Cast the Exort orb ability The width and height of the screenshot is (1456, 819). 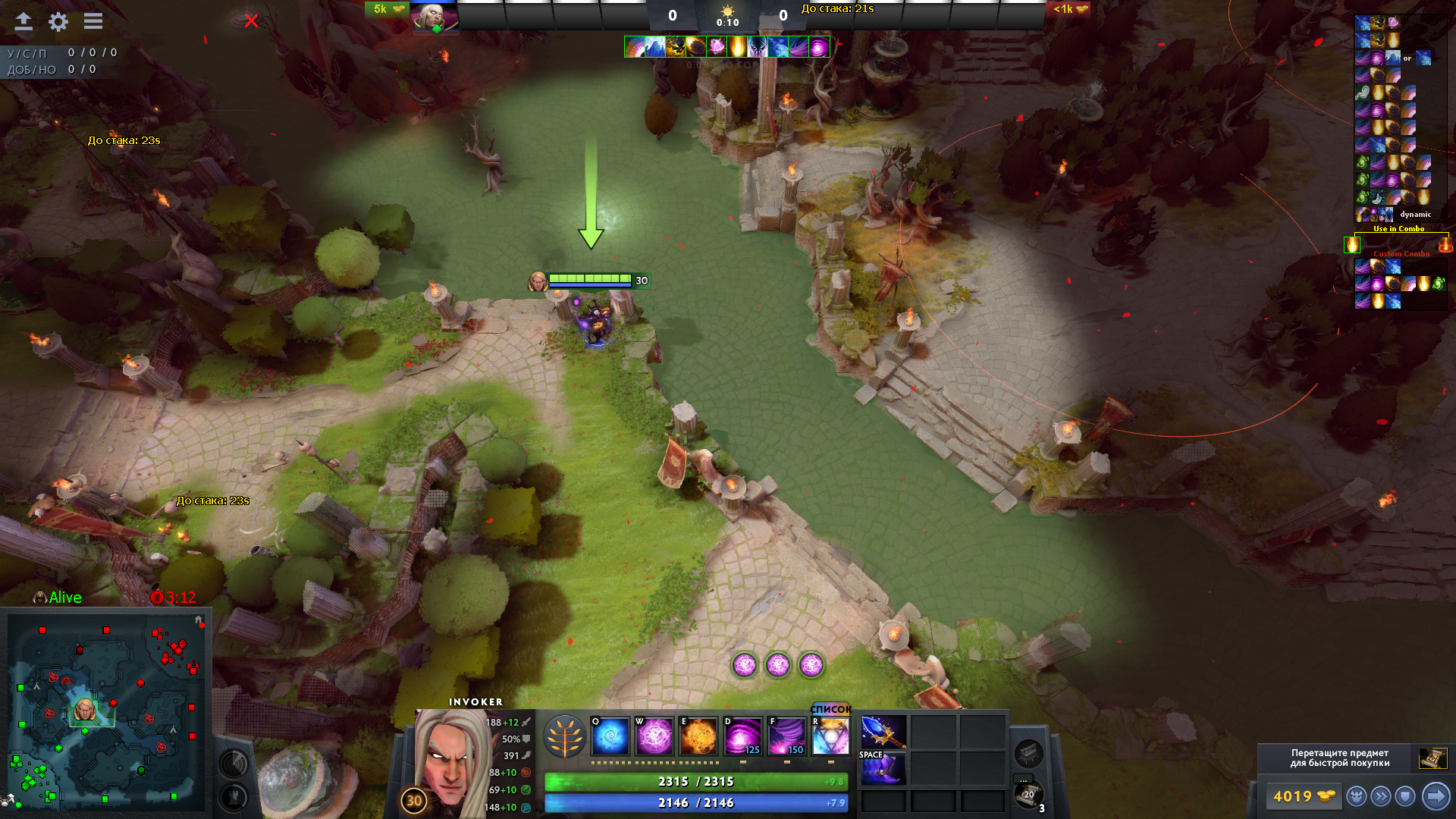[x=698, y=736]
